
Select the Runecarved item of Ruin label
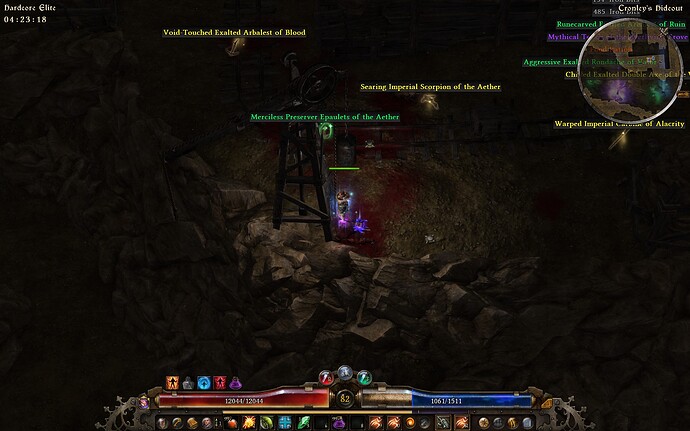620,24
